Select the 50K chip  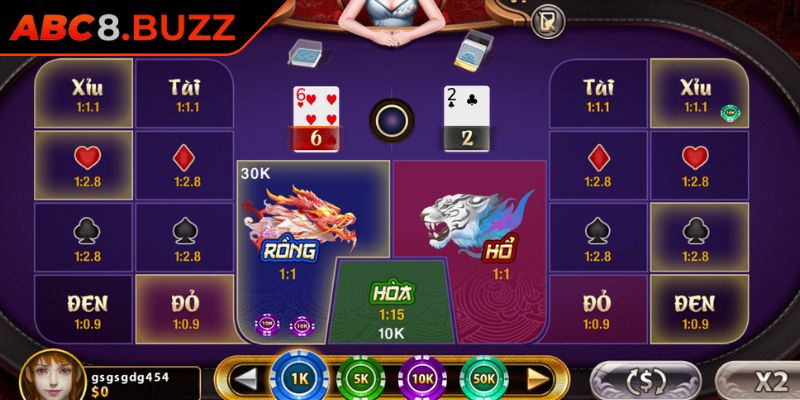(484, 380)
